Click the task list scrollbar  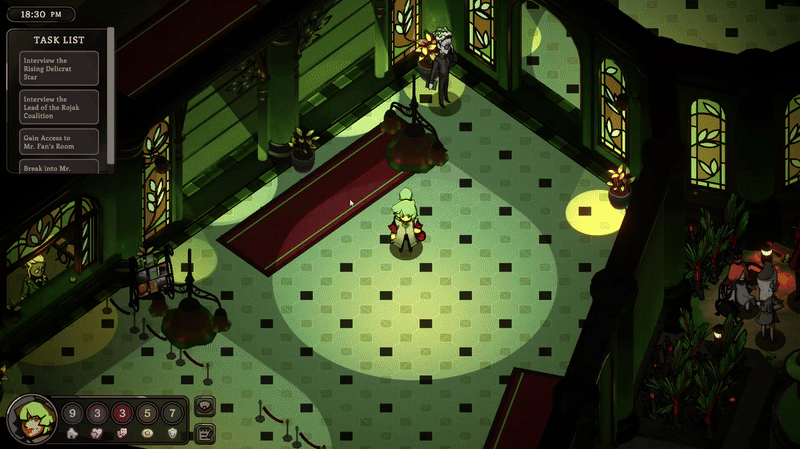pyautogui.click(x=110, y=100)
